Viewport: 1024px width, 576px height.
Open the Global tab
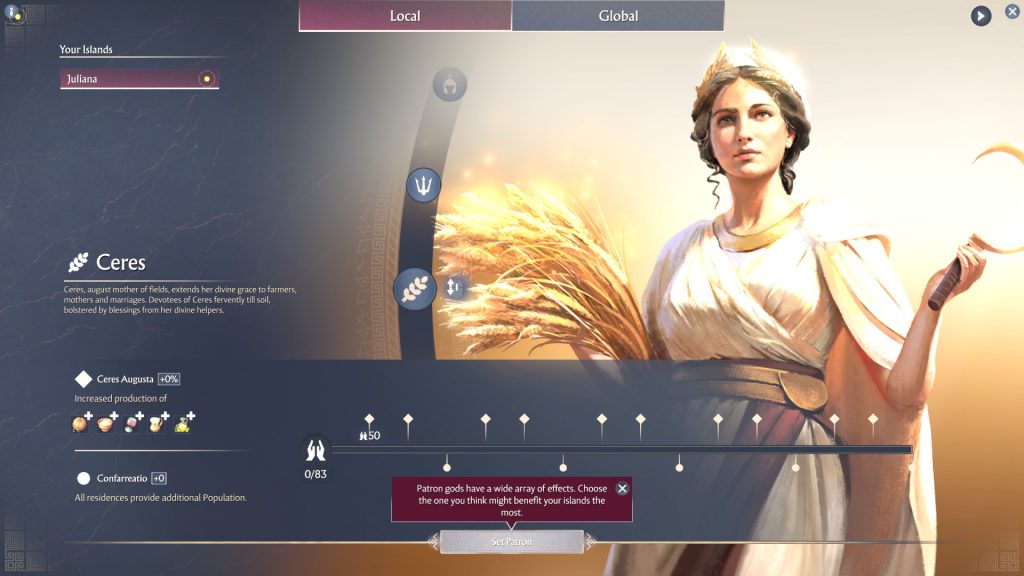click(618, 16)
